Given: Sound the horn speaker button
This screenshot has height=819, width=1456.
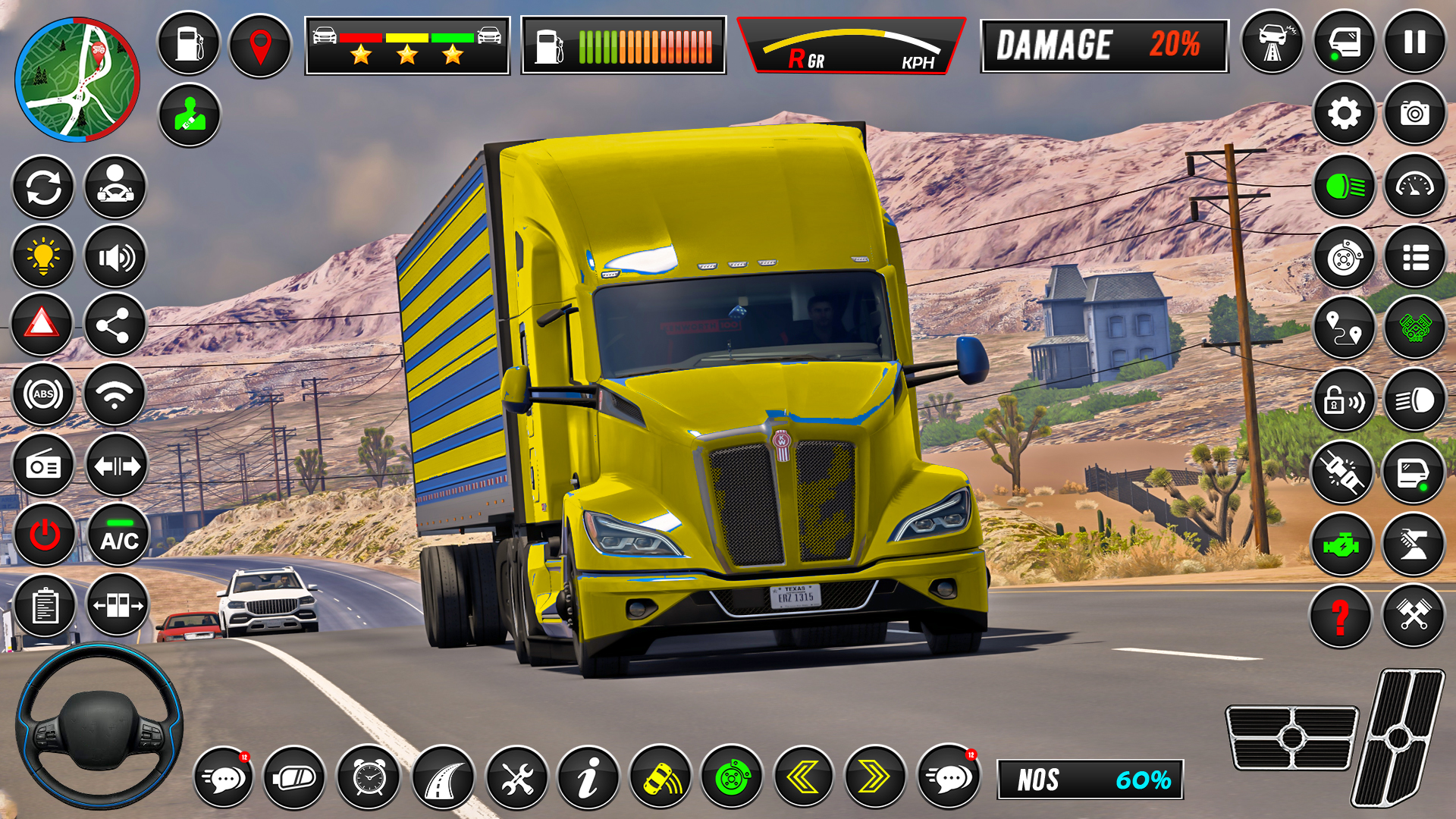Looking at the screenshot, I should pyautogui.click(x=115, y=258).
